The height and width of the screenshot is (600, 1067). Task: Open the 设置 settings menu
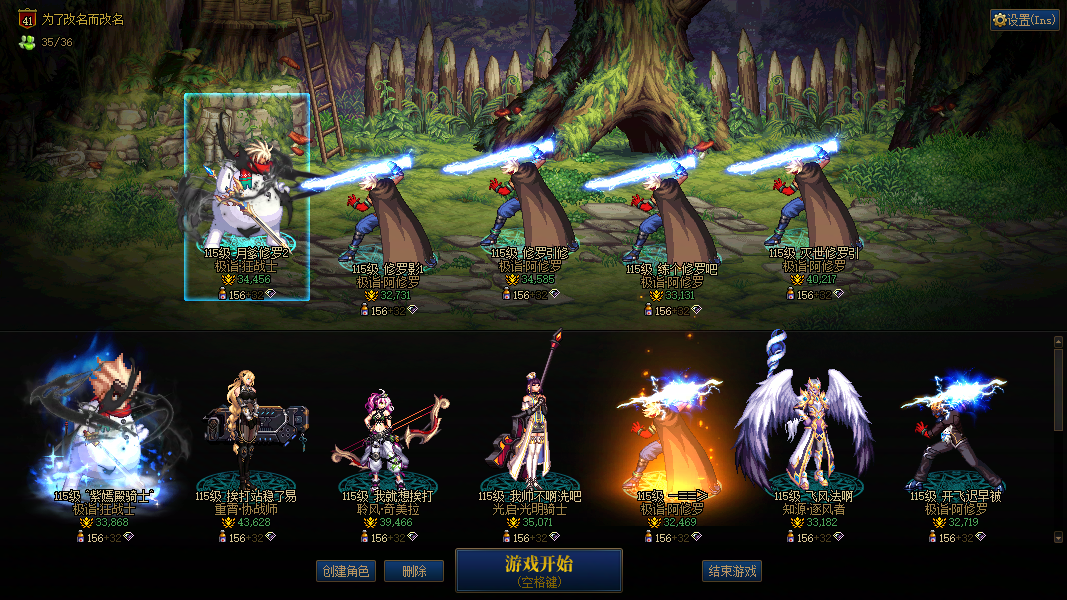1024,20
